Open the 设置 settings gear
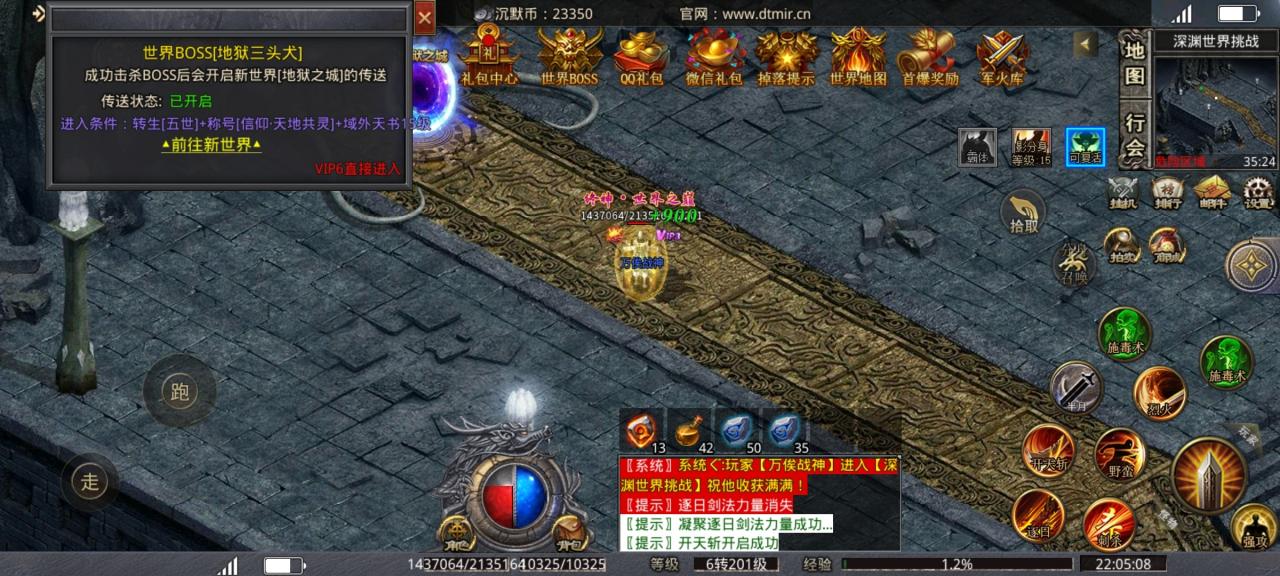Screen dimensions: 1280x576 [x=1258, y=193]
